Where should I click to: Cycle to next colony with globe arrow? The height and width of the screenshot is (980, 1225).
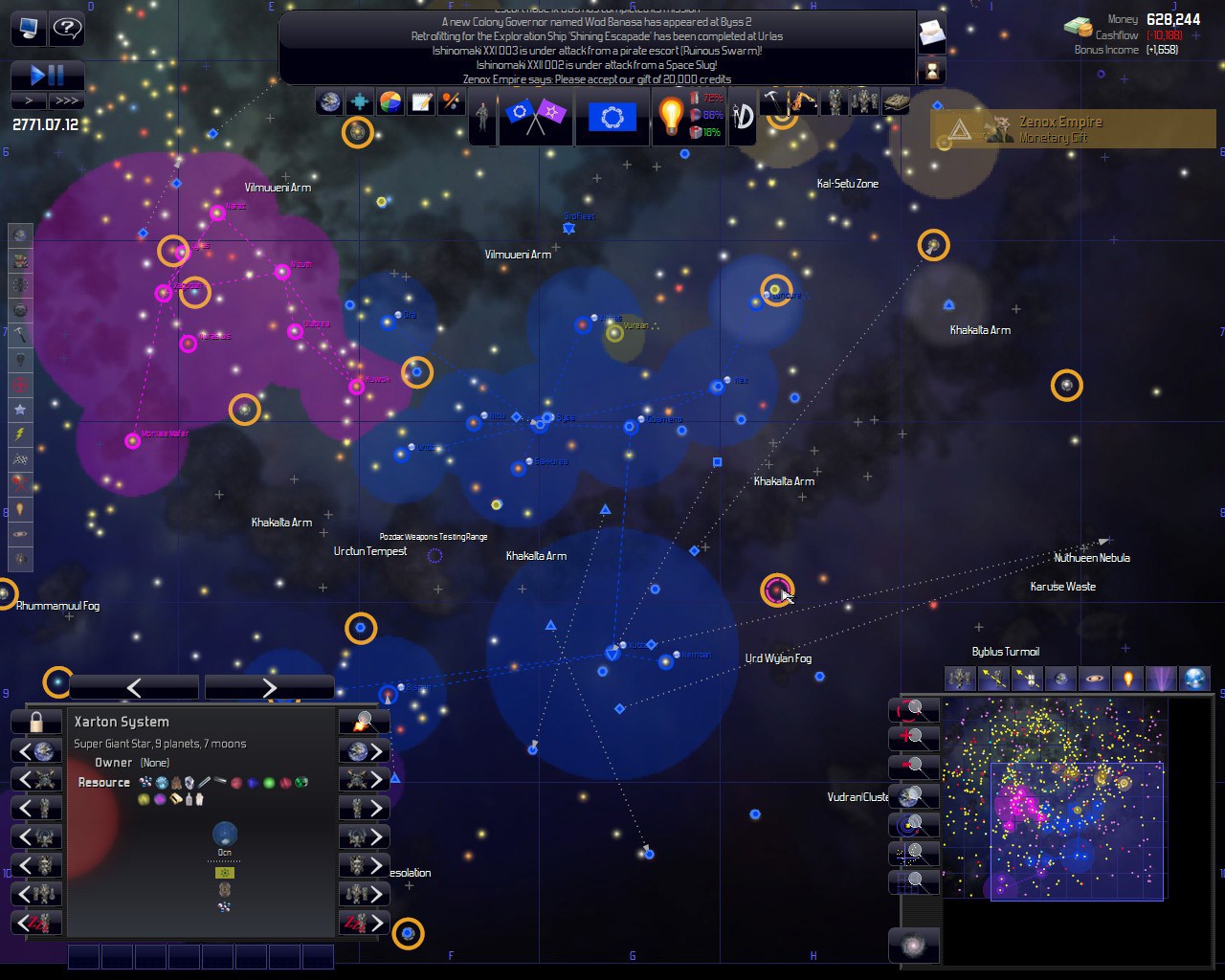point(364,751)
